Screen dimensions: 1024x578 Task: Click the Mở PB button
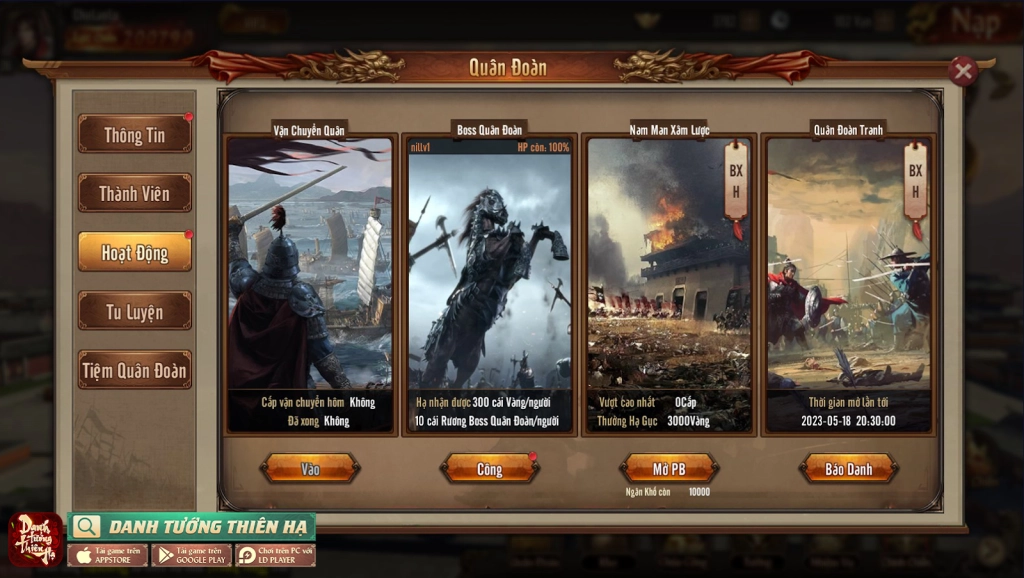click(669, 468)
